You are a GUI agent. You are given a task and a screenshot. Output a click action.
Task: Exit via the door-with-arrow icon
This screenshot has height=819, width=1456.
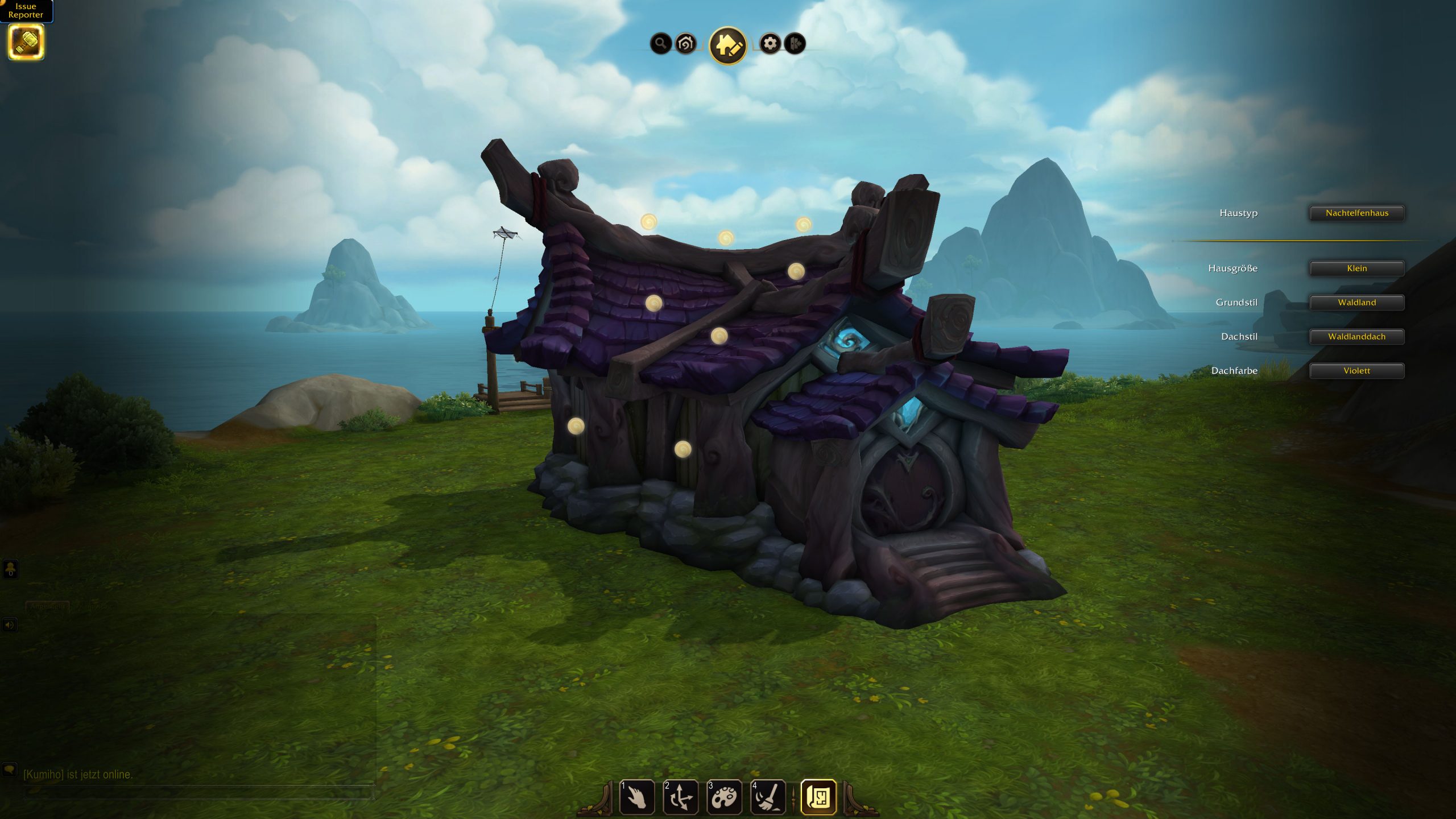(795, 43)
